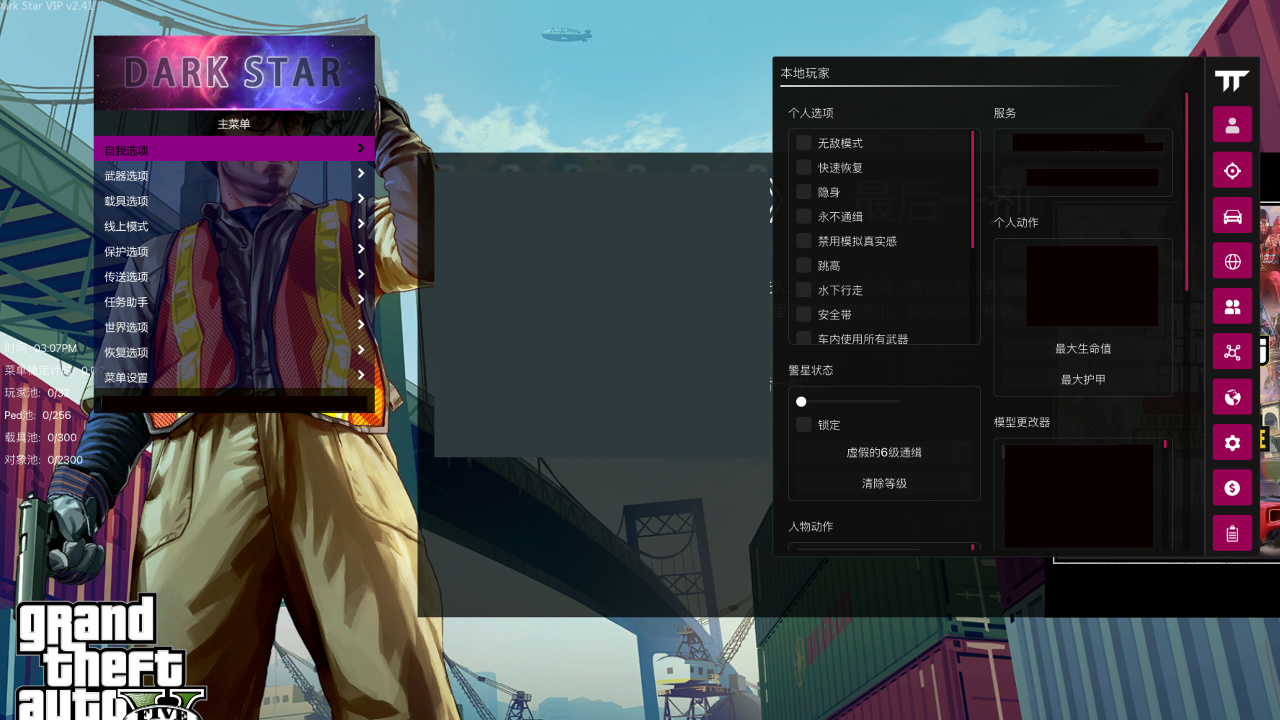Open the settings gear in the right sidebar
The height and width of the screenshot is (720, 1280).
[1232, 442]
